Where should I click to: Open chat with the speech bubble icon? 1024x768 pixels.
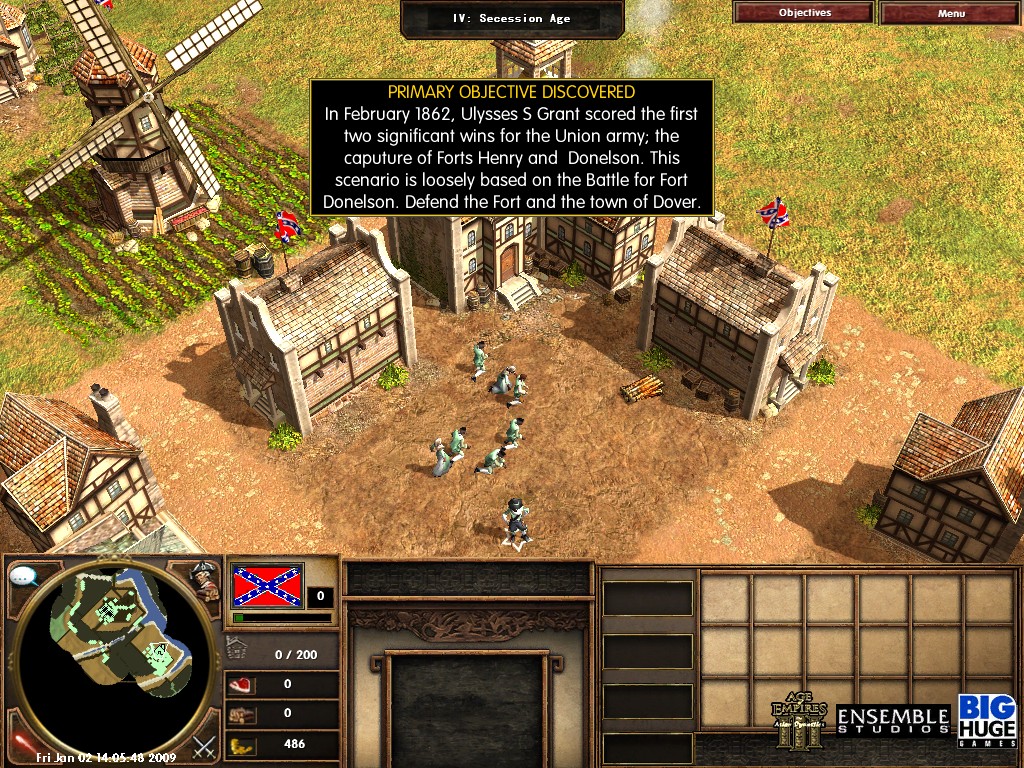(x=24, y=575)
